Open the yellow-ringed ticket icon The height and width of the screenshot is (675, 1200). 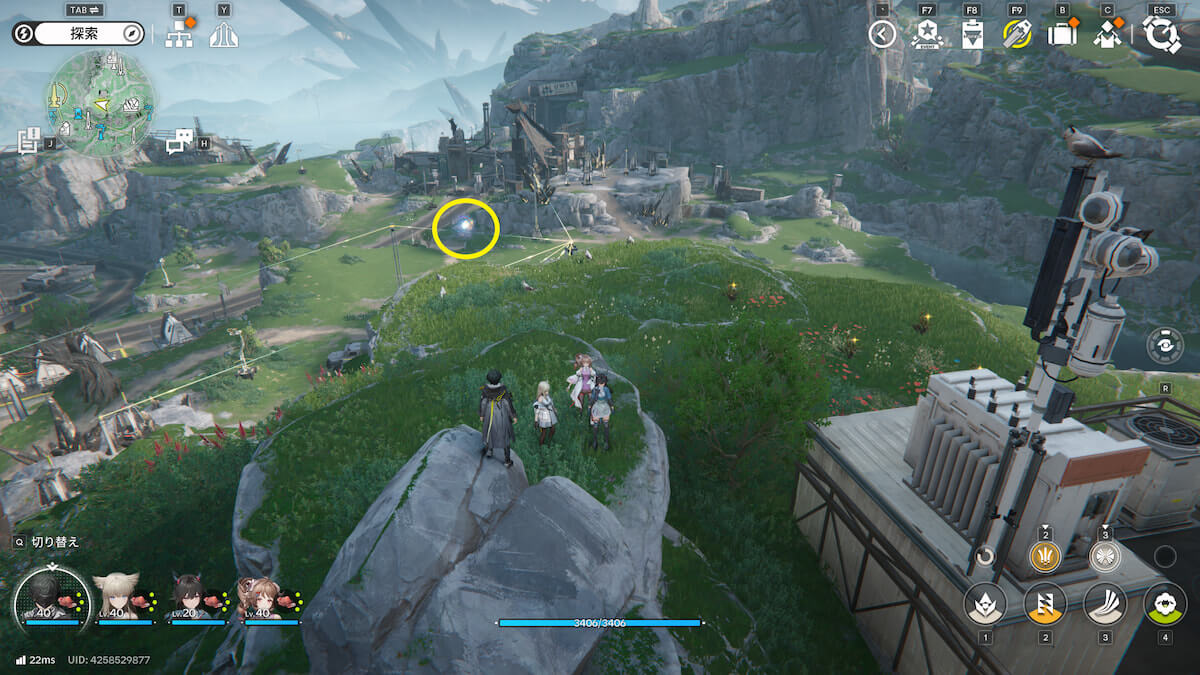point(1017,35)
